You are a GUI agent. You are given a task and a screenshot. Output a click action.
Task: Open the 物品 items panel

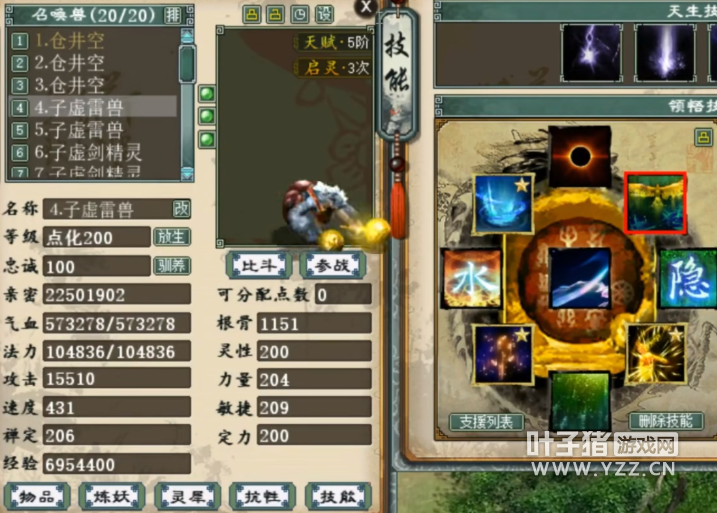(x=38, y=496)
